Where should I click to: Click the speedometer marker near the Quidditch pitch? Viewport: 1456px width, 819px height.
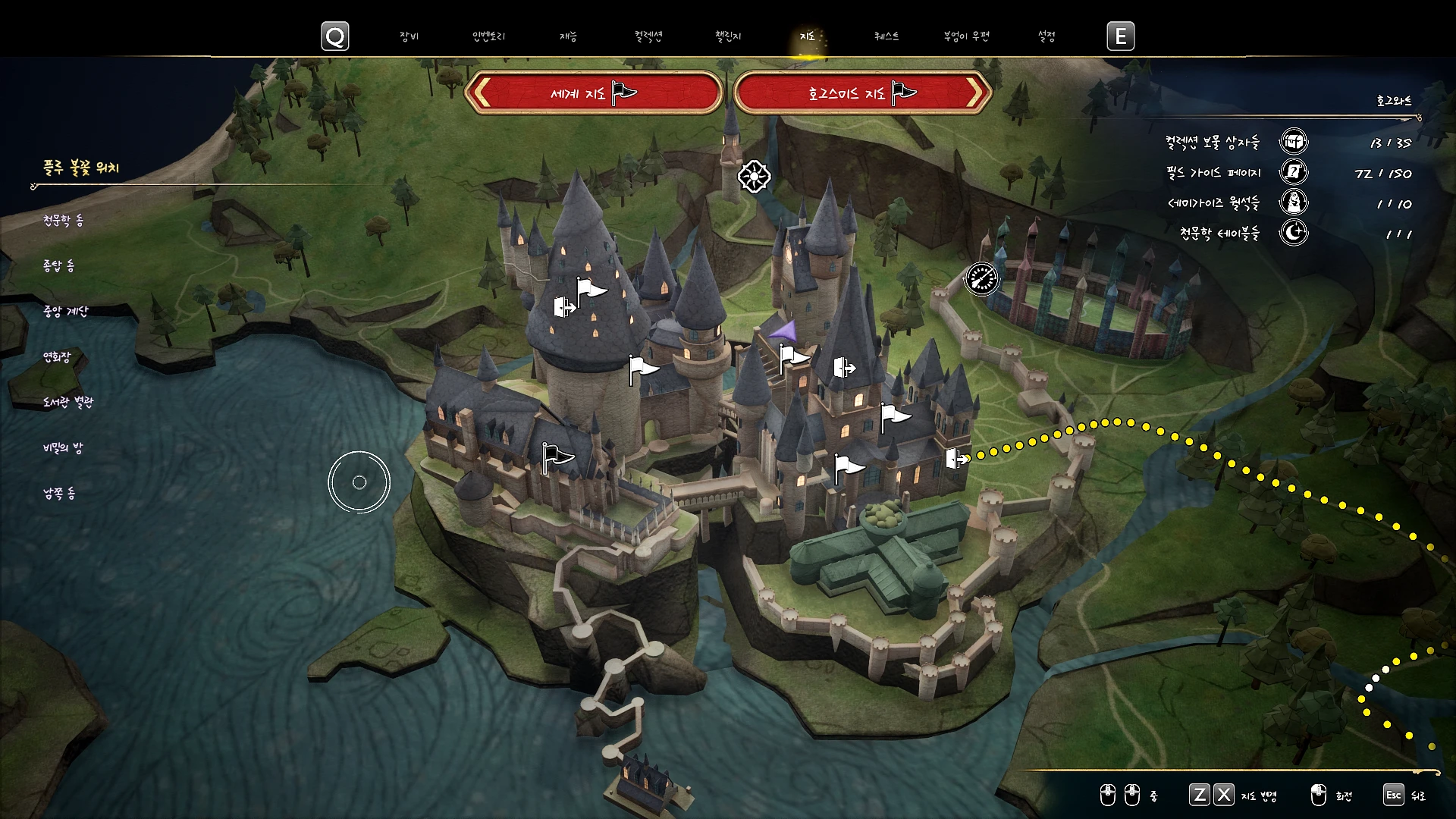point(982,279)
